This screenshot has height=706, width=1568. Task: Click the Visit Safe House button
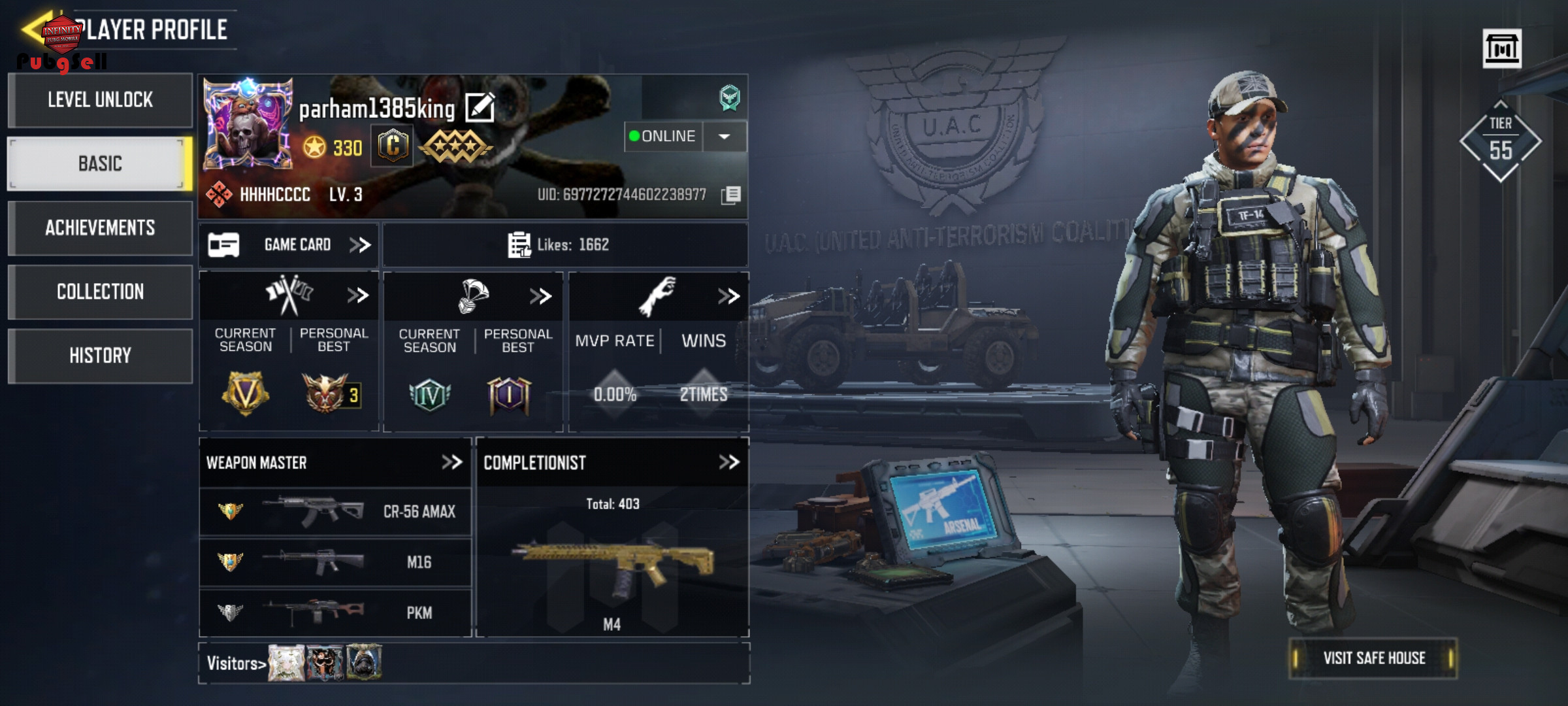click(1373, 658)
